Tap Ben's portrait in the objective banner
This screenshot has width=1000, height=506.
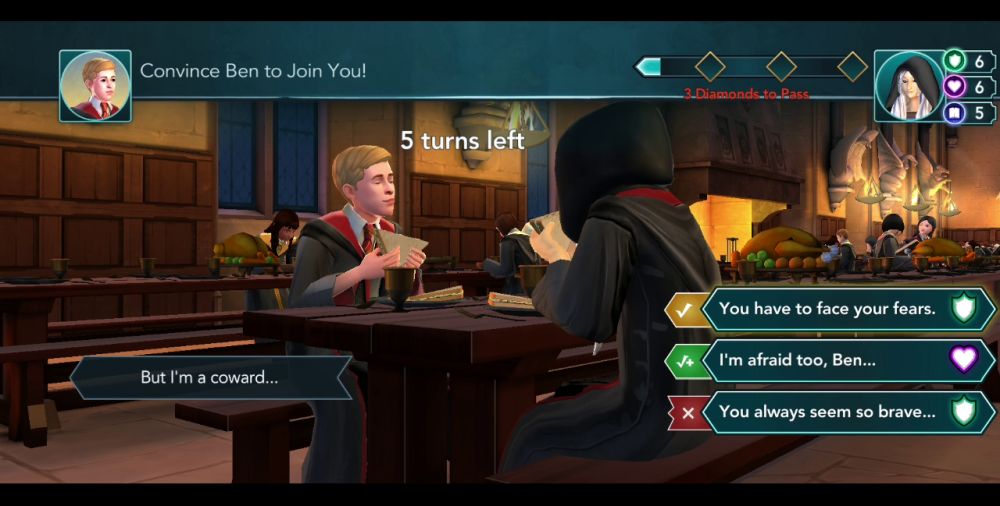pos(95,86)
